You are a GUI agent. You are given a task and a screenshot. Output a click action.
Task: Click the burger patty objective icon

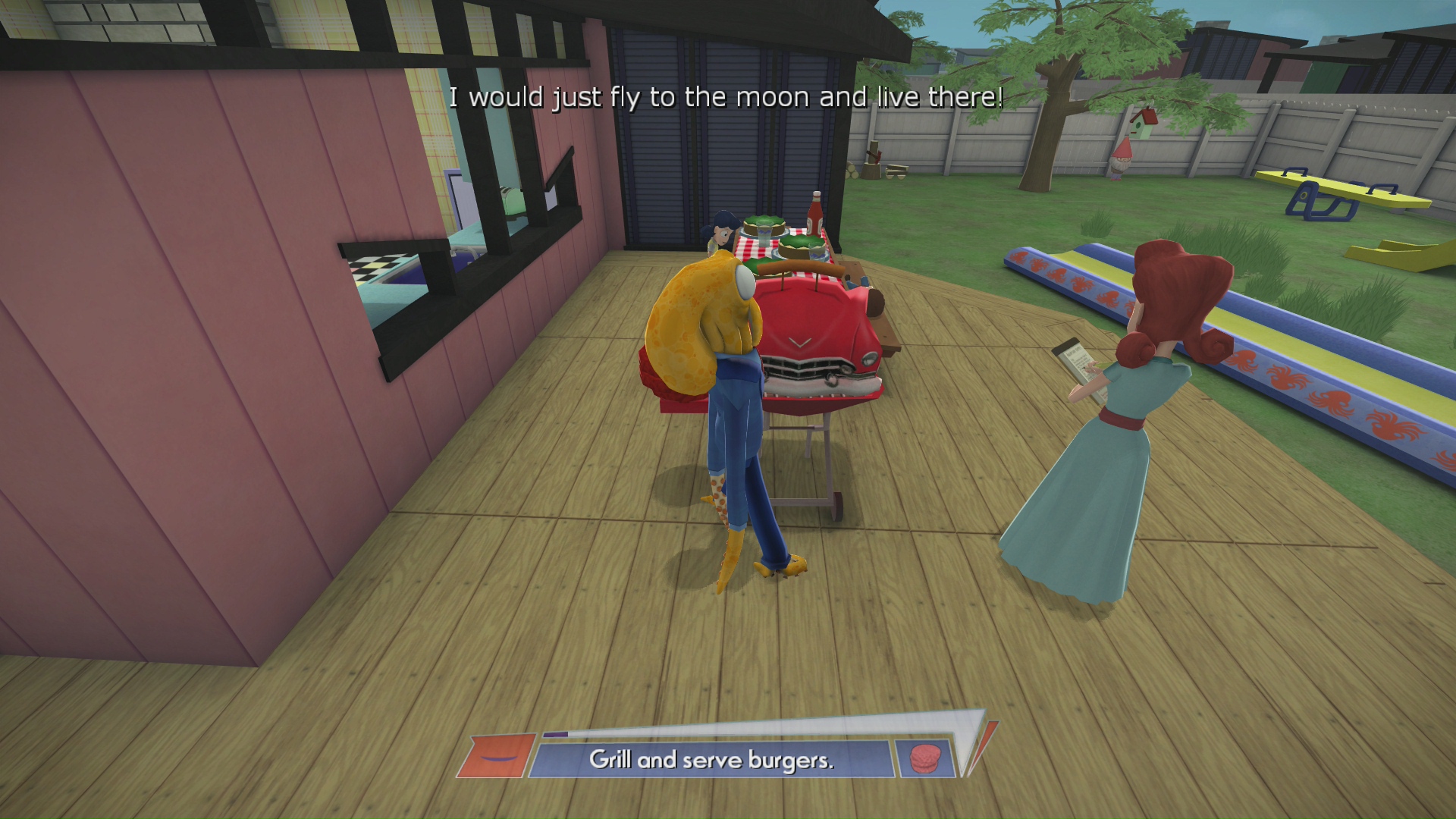click(x=924, y=758)
